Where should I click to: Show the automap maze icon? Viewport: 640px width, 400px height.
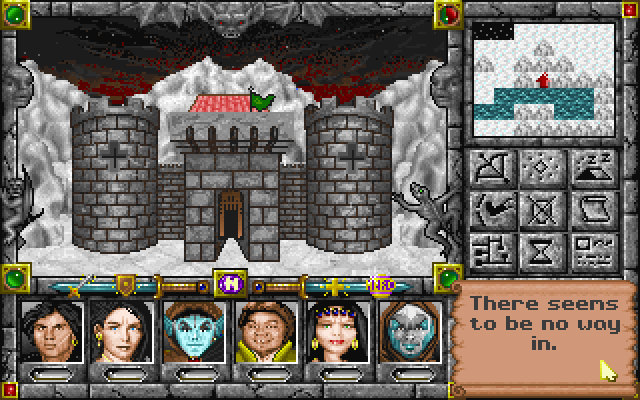pyautogui.click(x=492, y=248)
